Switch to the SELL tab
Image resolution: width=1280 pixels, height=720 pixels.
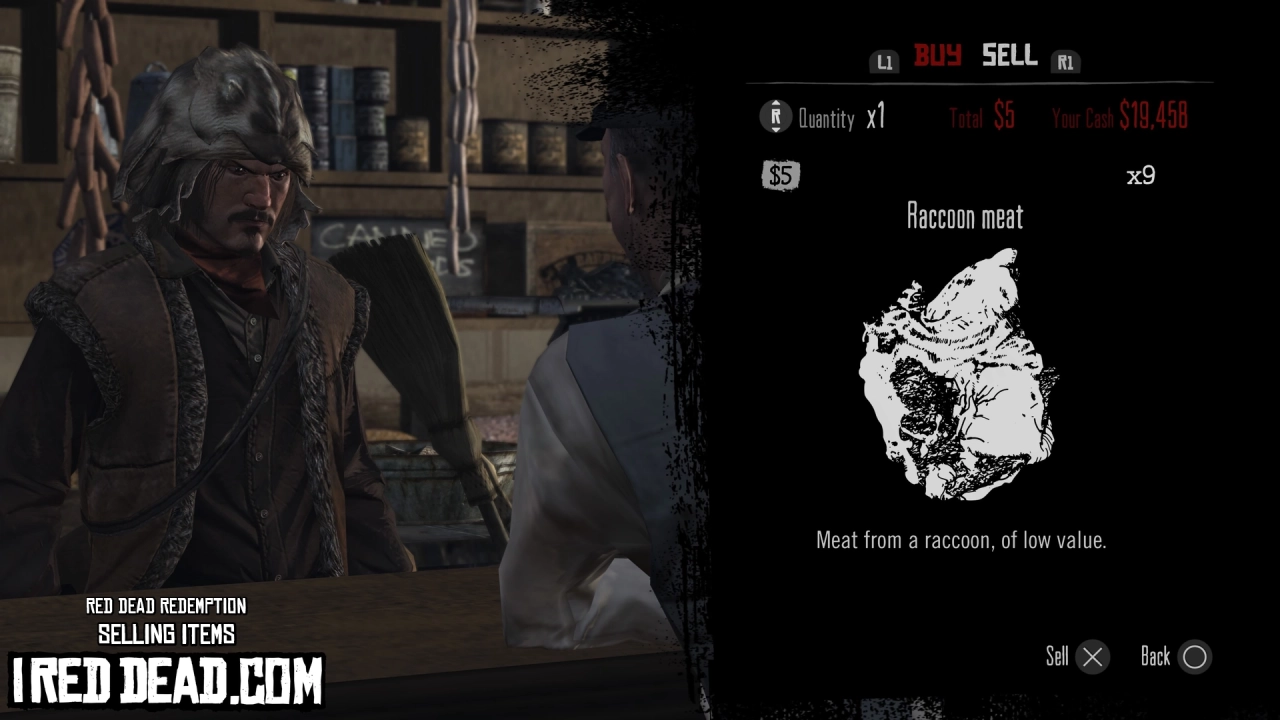[x=1008, y=57]
